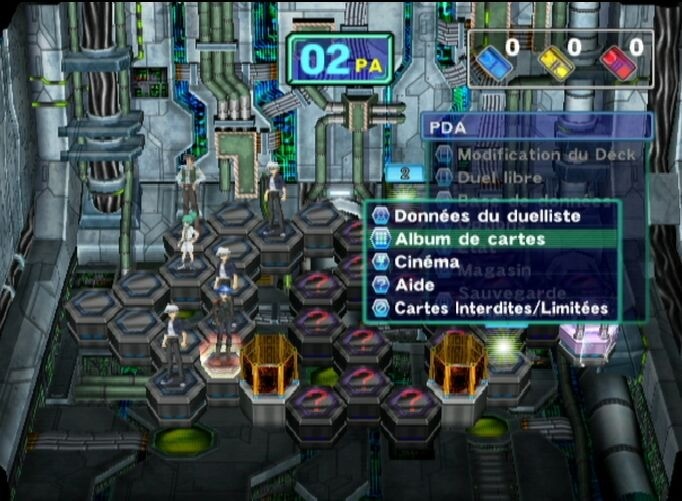Choose the Aide menu entry

click(415, 285)
